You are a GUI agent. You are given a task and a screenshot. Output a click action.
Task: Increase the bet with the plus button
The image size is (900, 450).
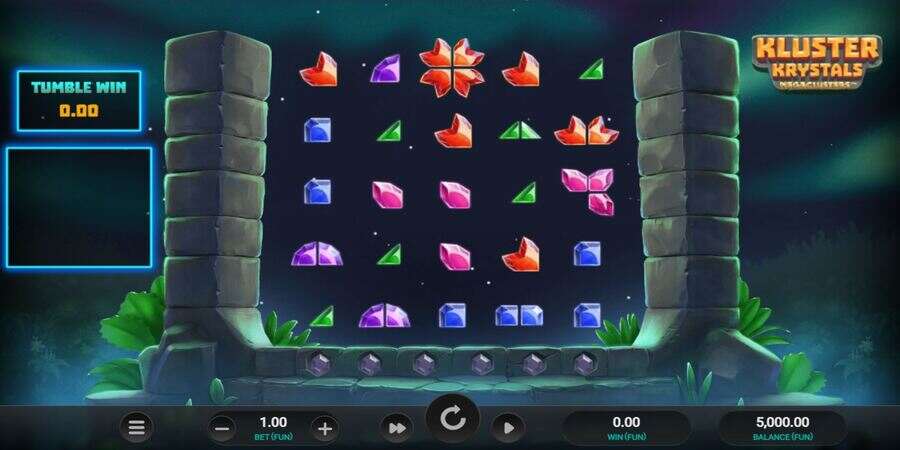click(x=324, y=429)
